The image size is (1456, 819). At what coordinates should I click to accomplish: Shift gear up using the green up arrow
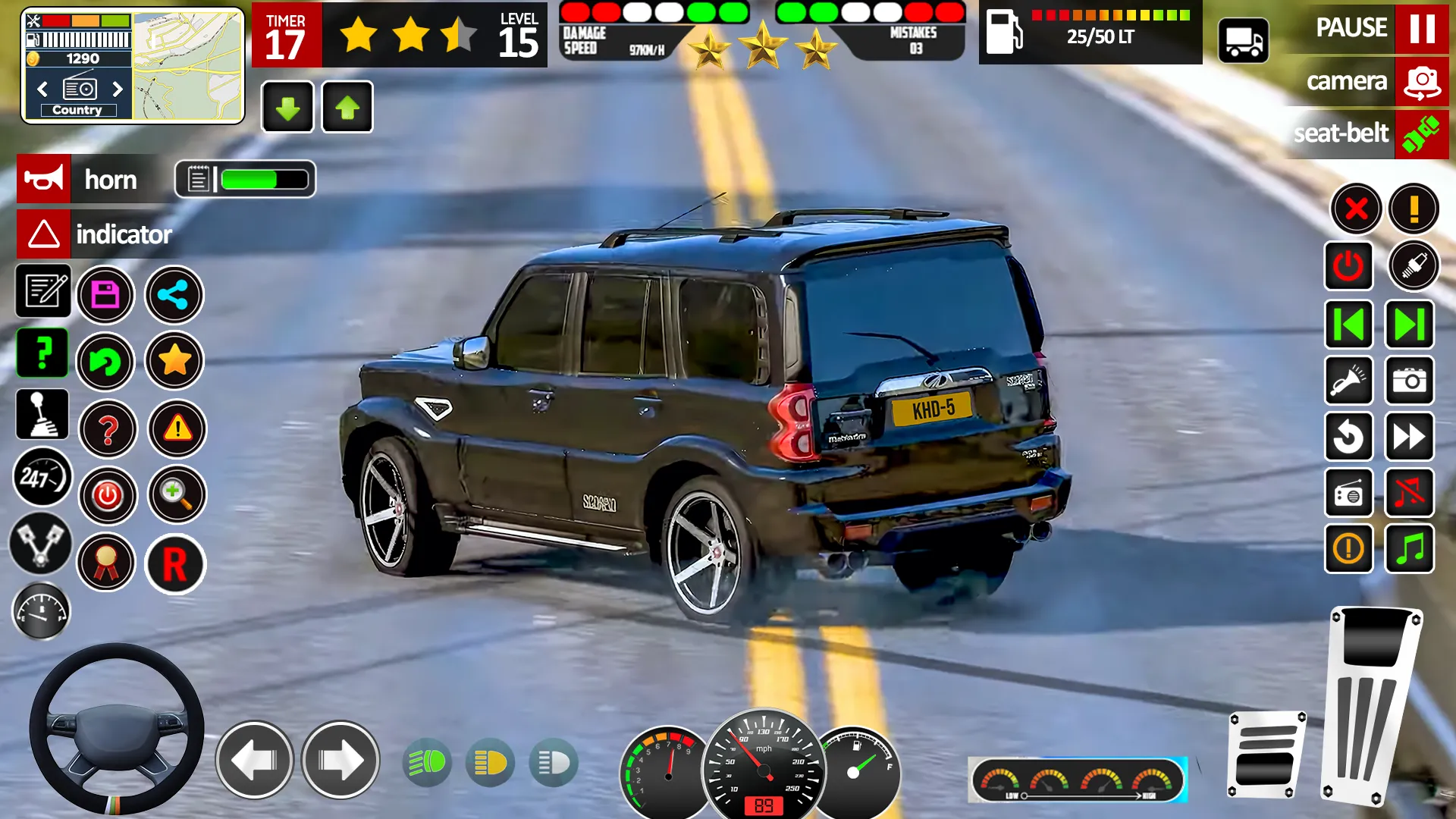pyautogui.click(x=347, y=107)
